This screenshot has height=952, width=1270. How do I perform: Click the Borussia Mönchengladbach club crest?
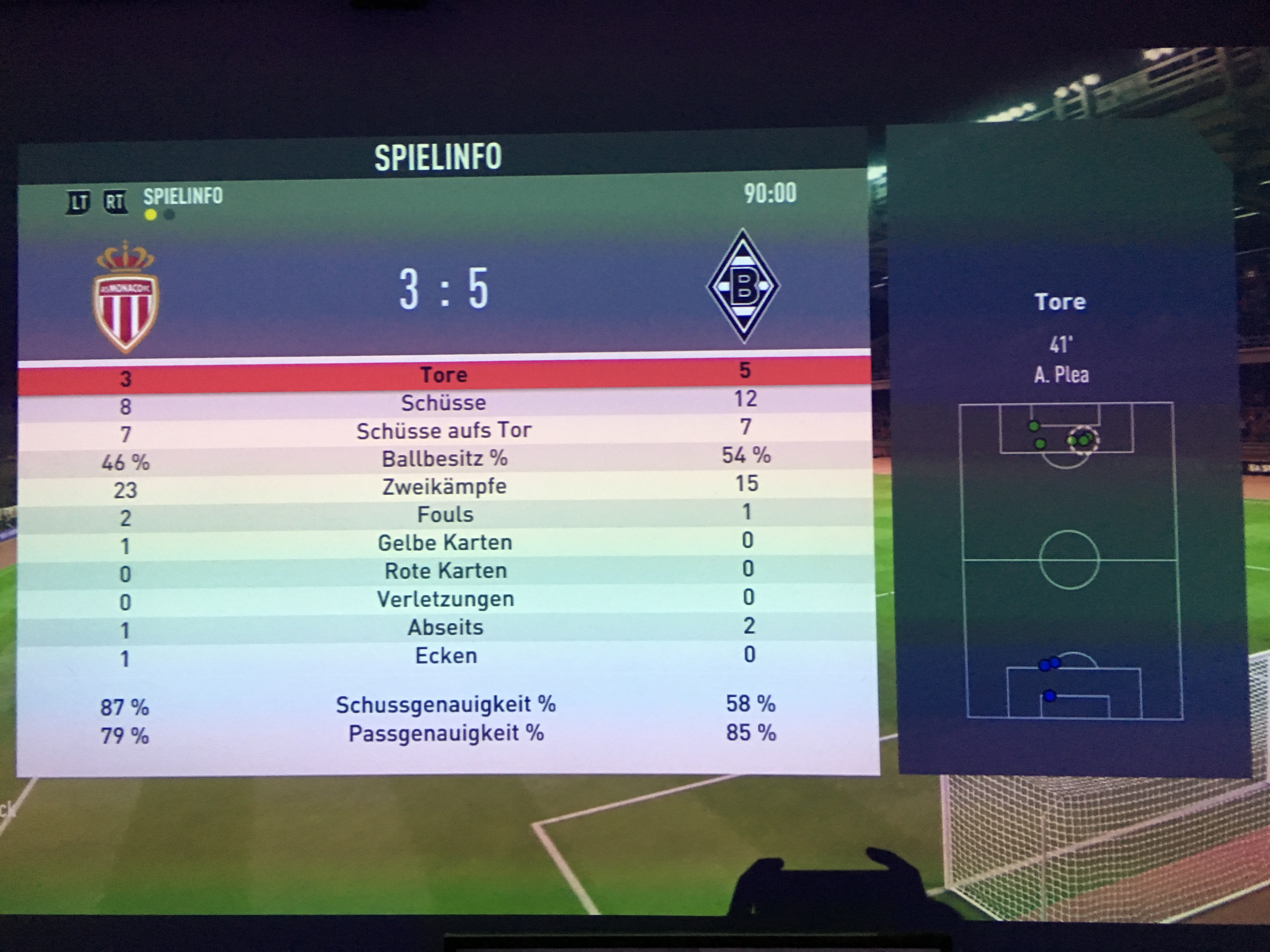(x=744, y=286)
